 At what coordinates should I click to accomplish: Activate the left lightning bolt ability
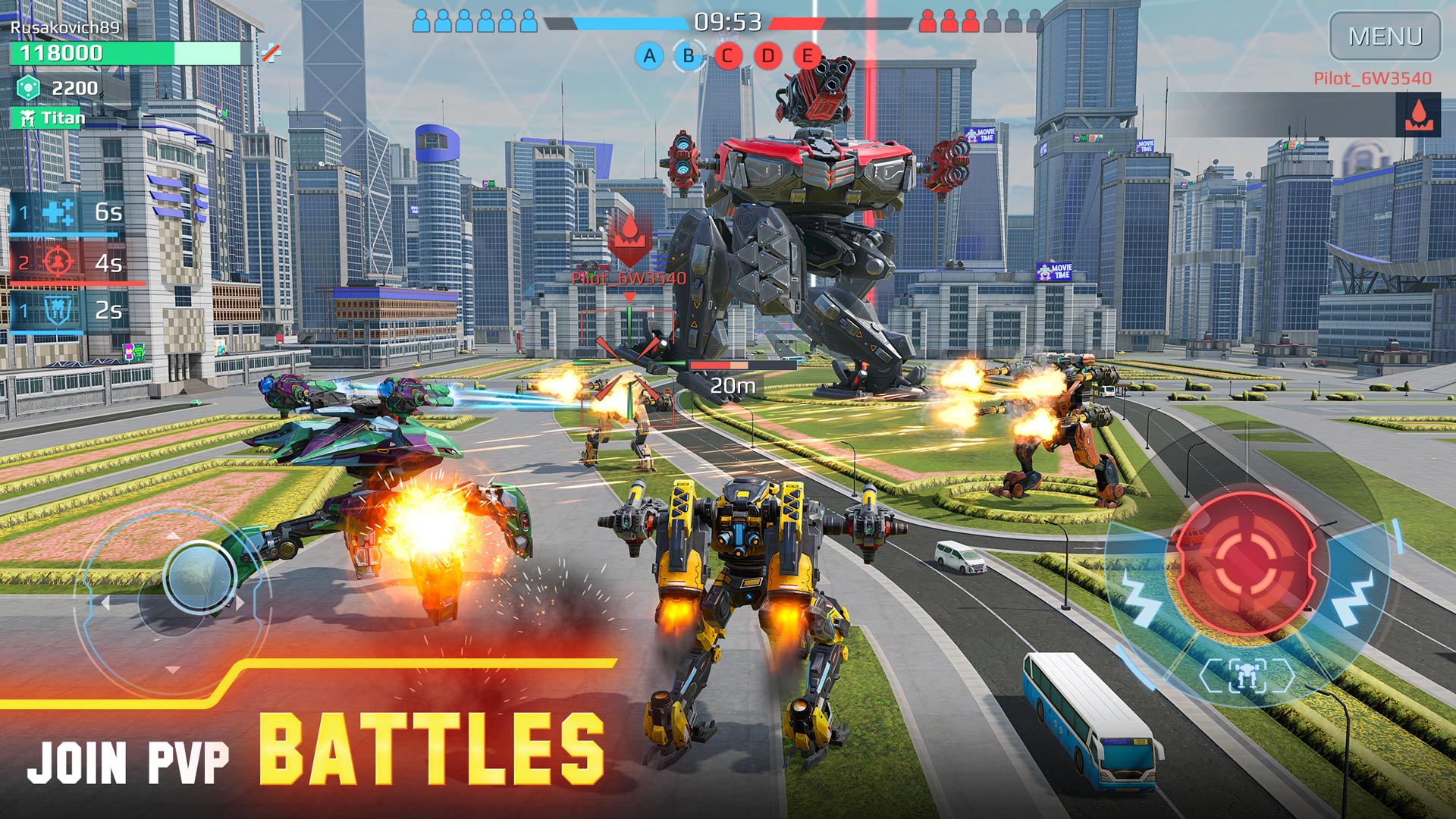coord(1140,597)
